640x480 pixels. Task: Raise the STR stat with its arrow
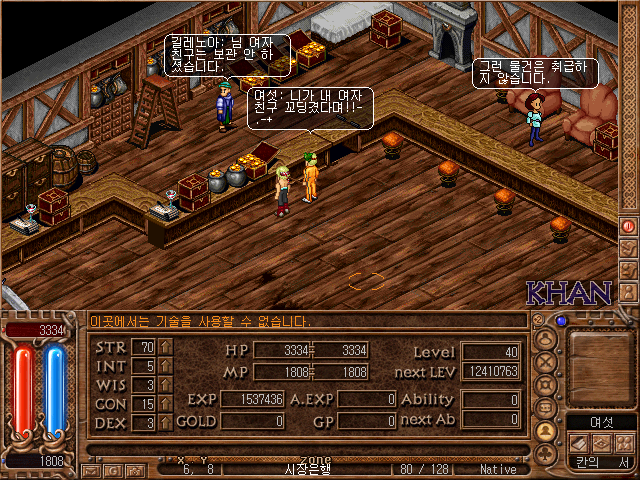[x=166, y=347]
